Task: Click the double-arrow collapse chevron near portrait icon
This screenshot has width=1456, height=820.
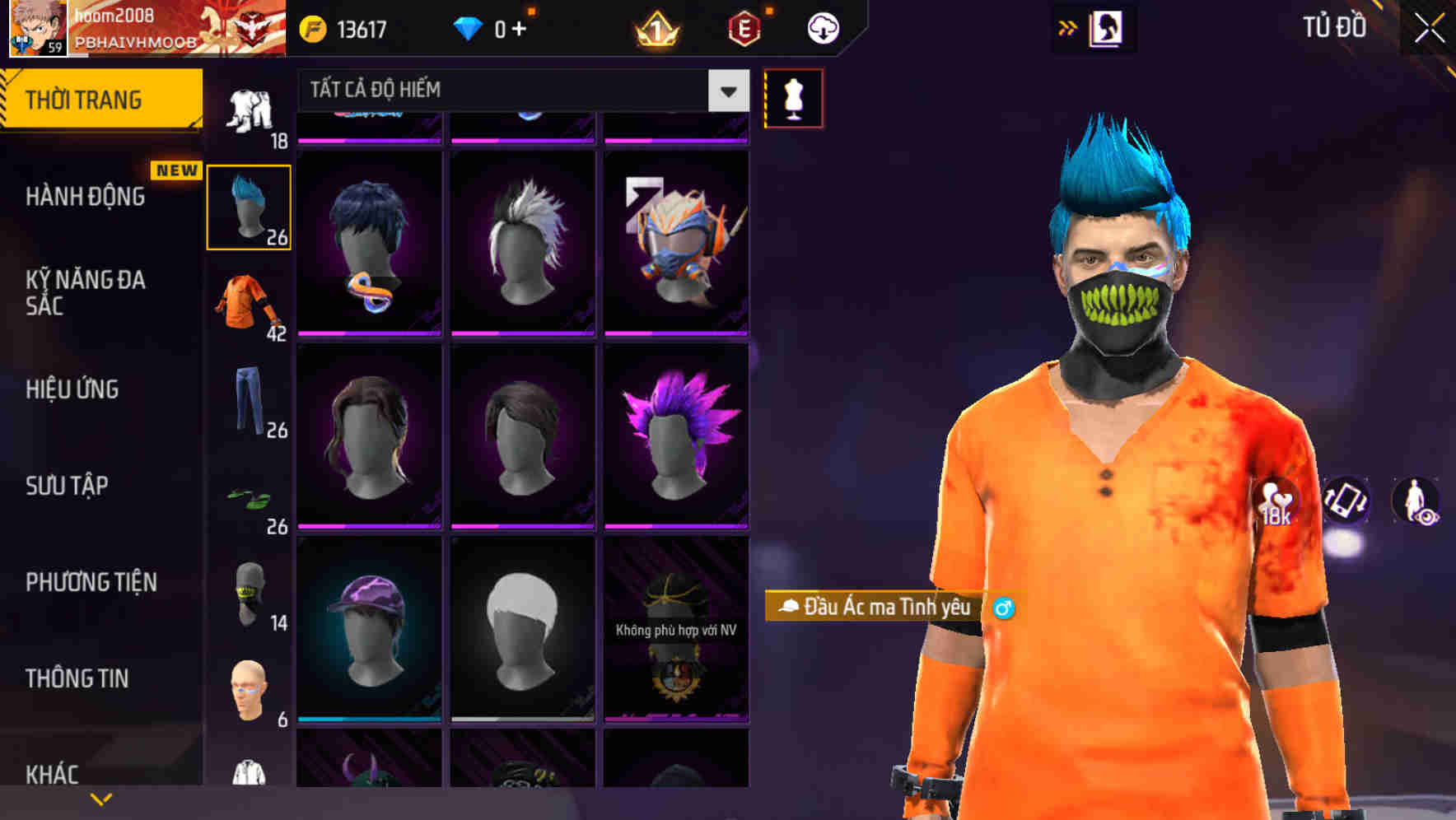Action: (1067, 27)
